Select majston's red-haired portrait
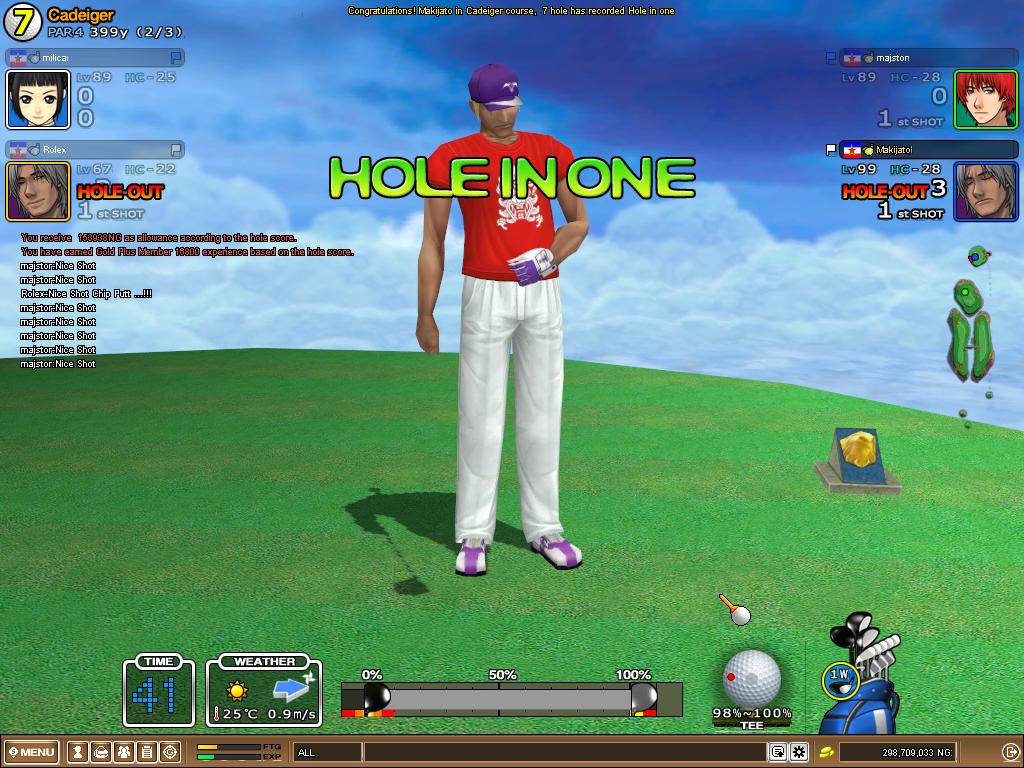The width and height of the screenshot is (1024, 768). tap(985, 100)
